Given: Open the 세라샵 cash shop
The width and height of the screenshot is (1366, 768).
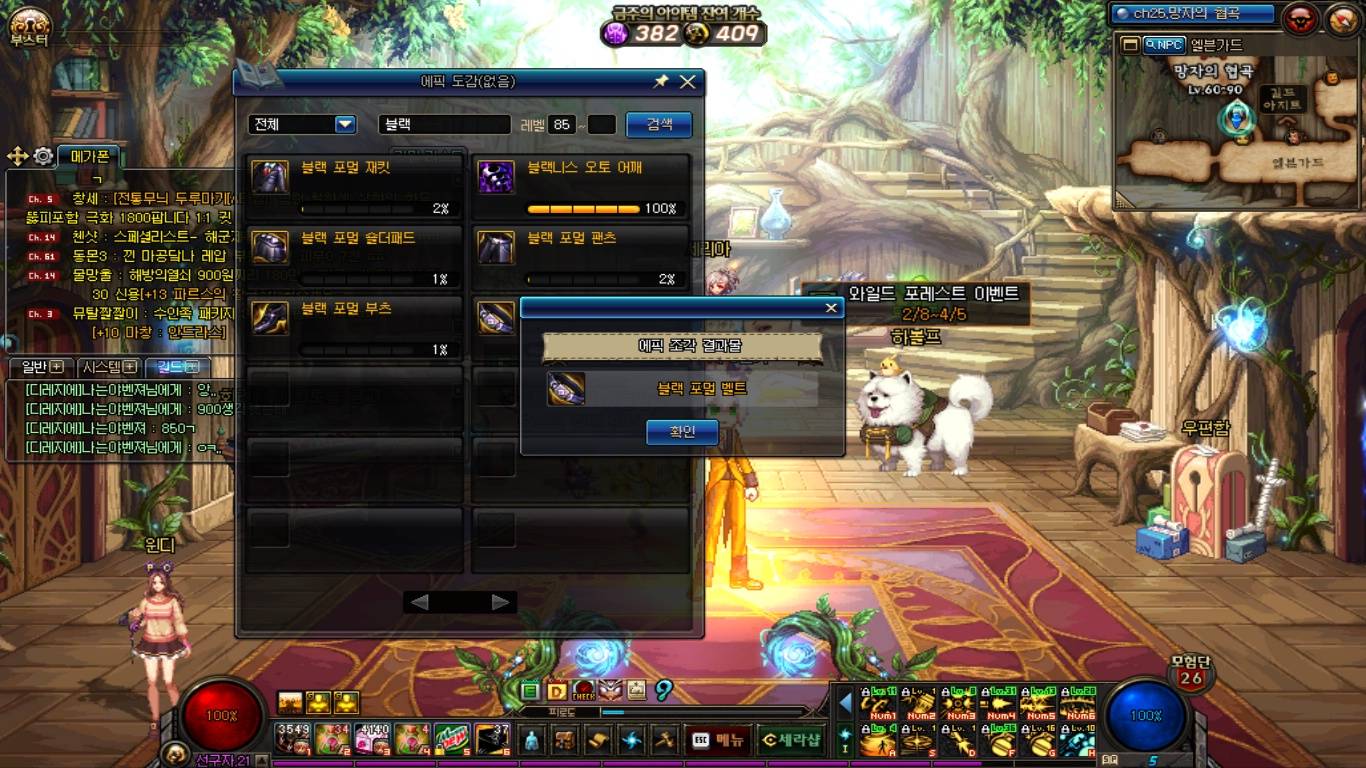Looking at the screenshot, I should pos(790,741).
